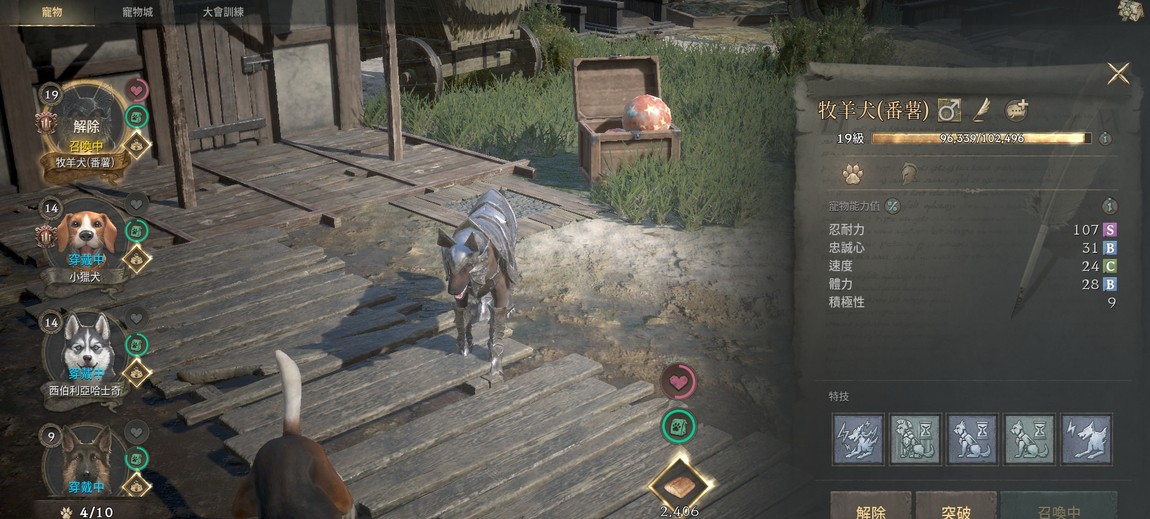This screenshot has height=519, width=1150.
Task: Select the paw print stats tab
Action: coord(852,175)
